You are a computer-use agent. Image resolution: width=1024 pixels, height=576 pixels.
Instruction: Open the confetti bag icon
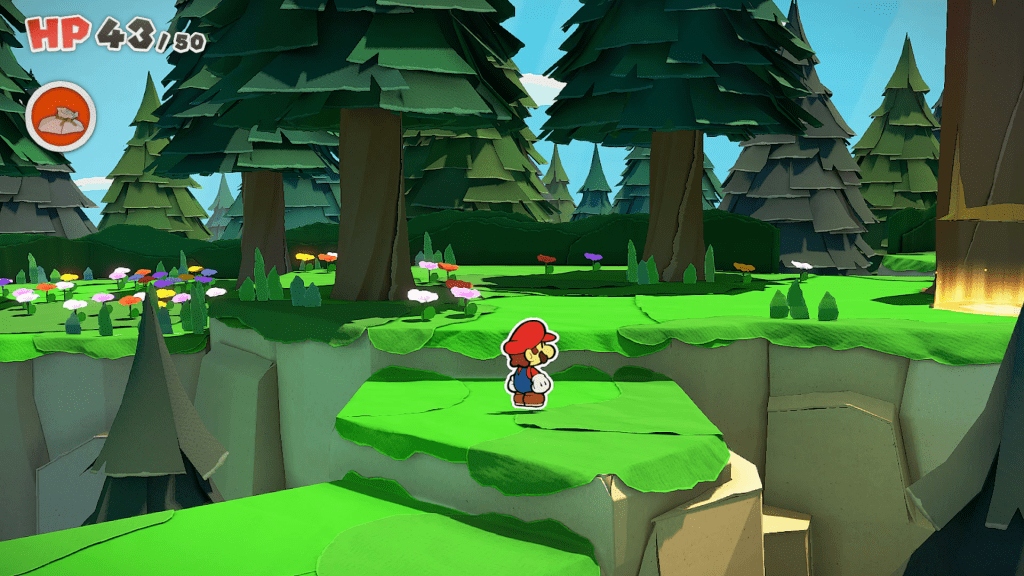pos(60,116)
